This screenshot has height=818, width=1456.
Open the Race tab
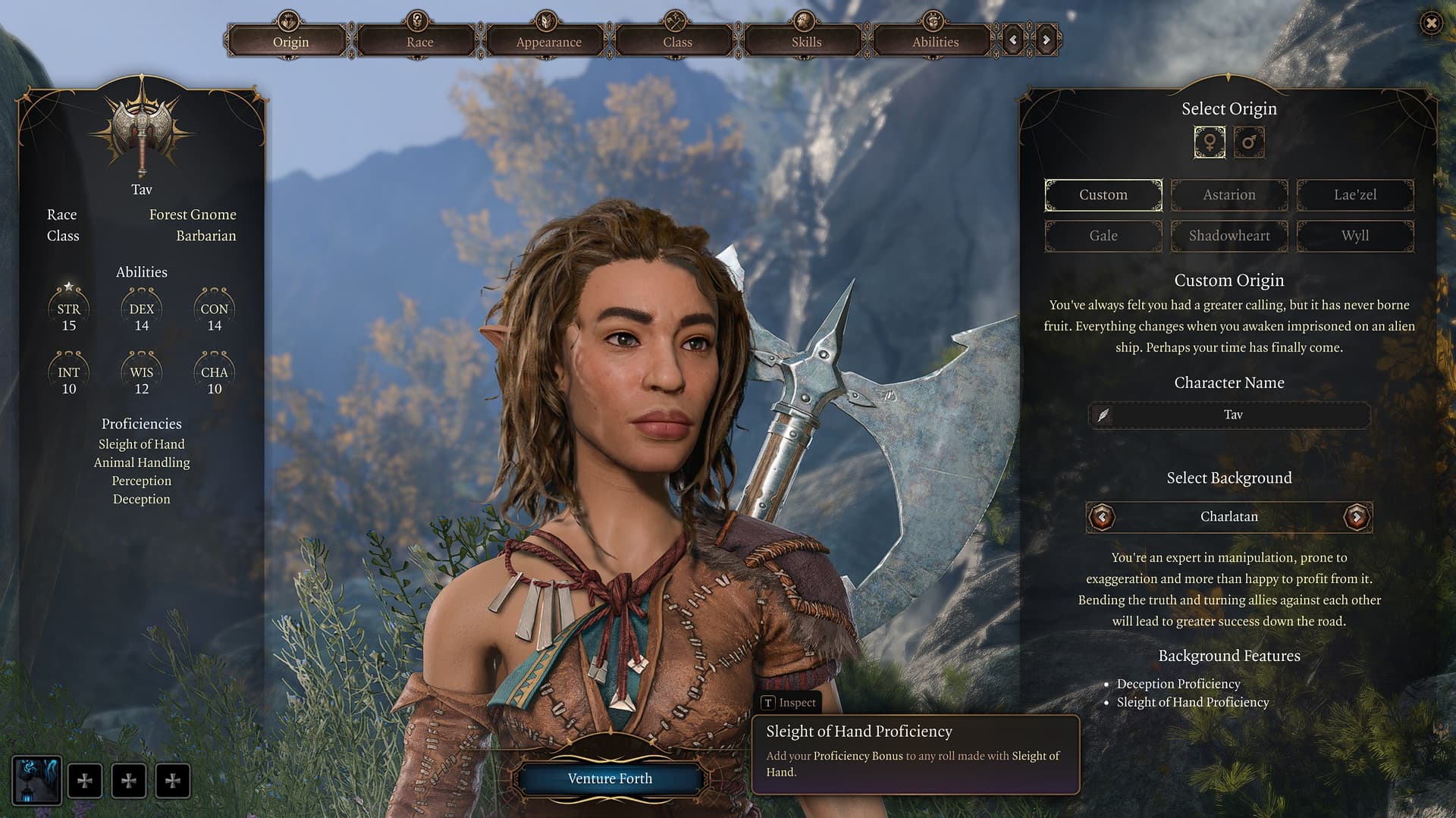pos(419,42)
